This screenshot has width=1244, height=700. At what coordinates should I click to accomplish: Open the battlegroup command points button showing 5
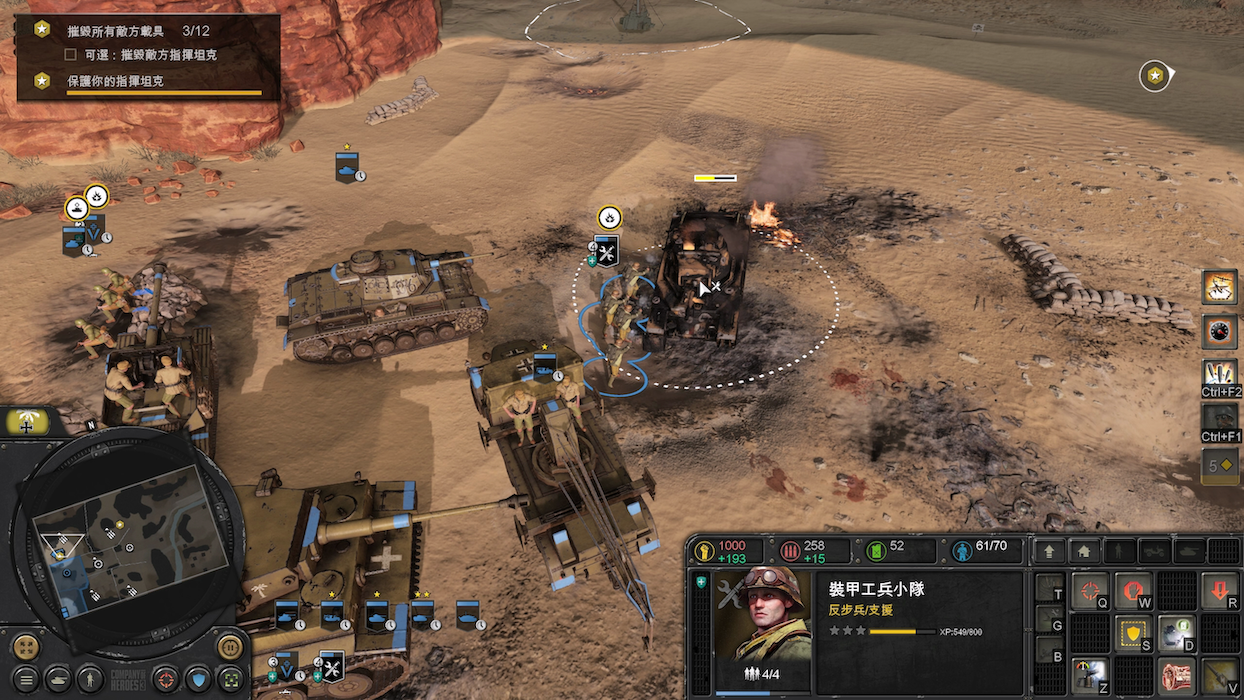point(1219,465)
